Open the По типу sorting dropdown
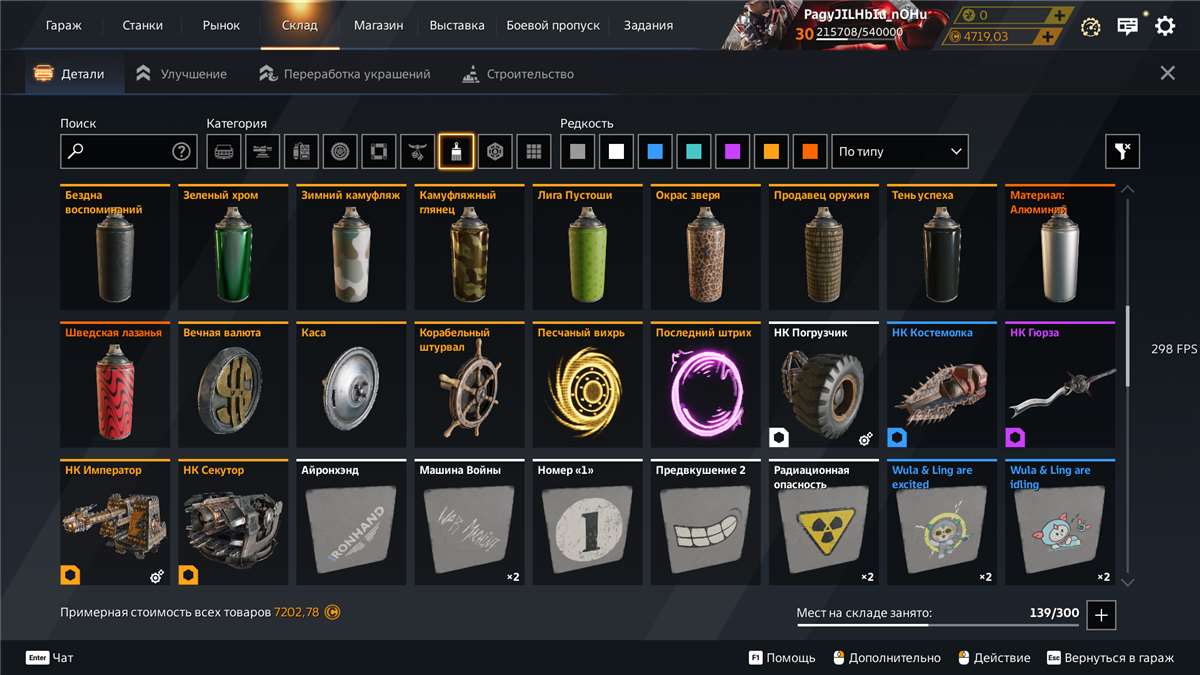Image resolution: width=1200 pixels, height=675 pixels. [900, 152]
